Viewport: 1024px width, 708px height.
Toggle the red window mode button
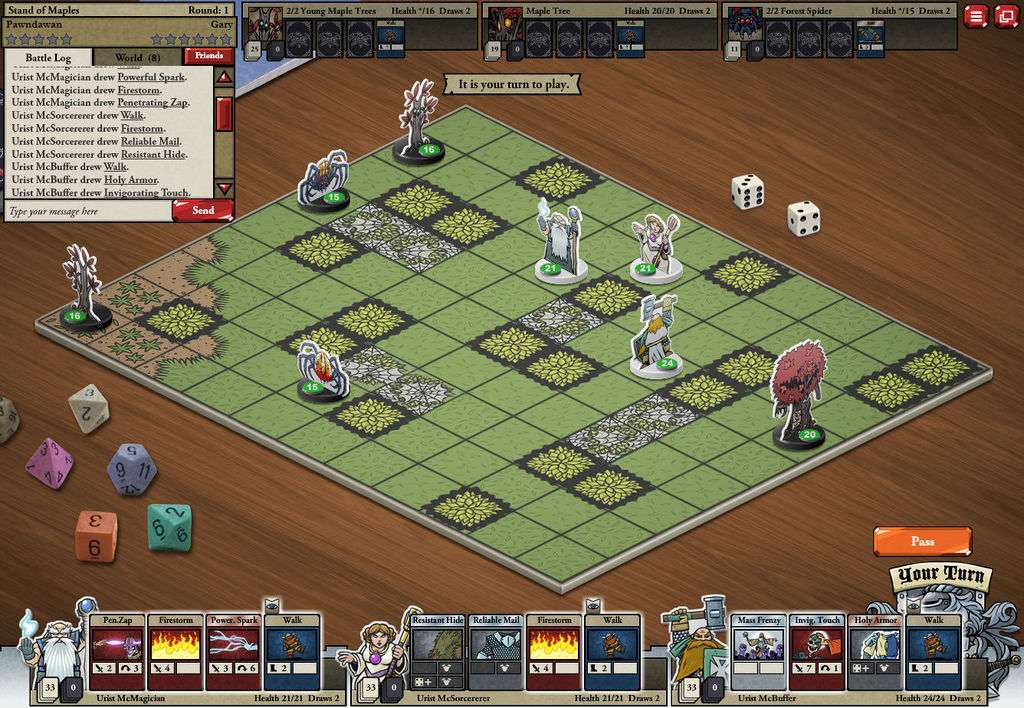(x=1005, y=16)
